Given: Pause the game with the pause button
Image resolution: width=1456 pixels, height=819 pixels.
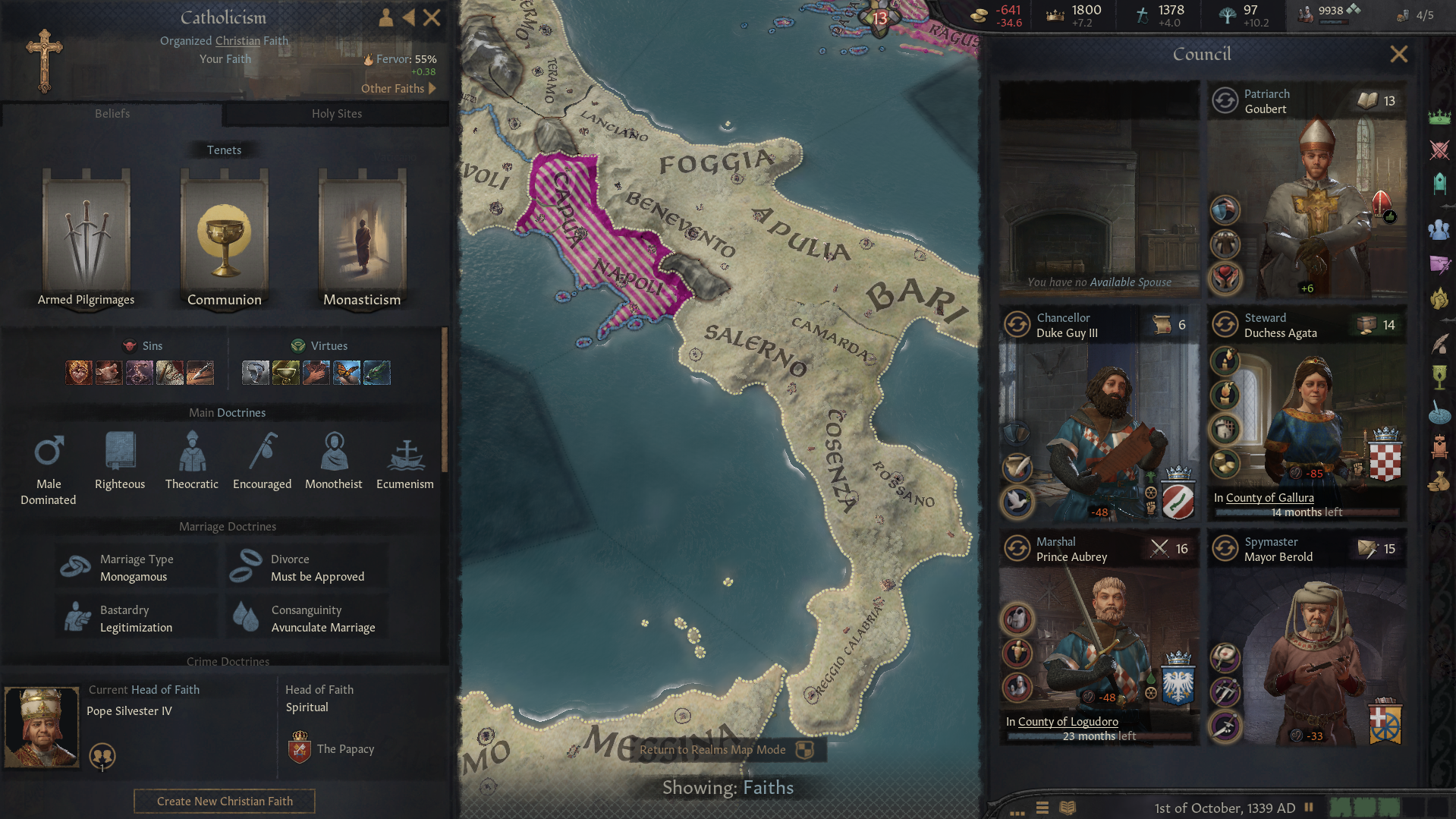Looking at the screenshot, I should click(1308, 808).
